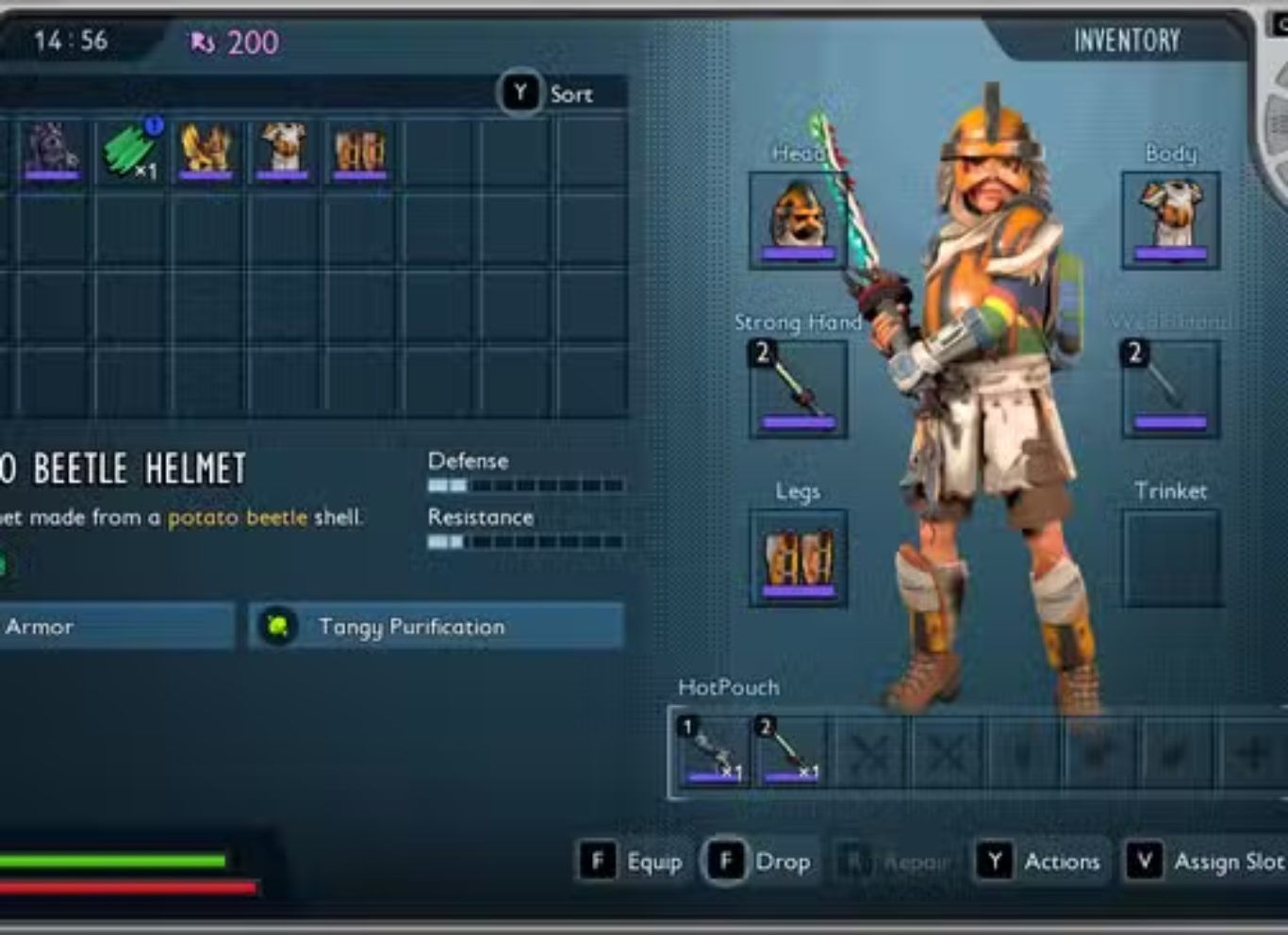Drop the selected item
The image size is (1288, 935).
pyautogui.click(x=758, y=861)
